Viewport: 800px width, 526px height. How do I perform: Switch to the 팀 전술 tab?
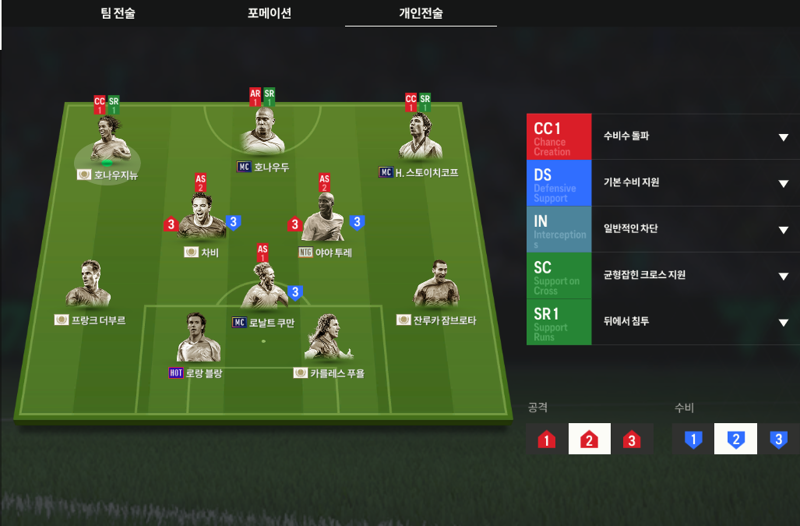[119, 14]
